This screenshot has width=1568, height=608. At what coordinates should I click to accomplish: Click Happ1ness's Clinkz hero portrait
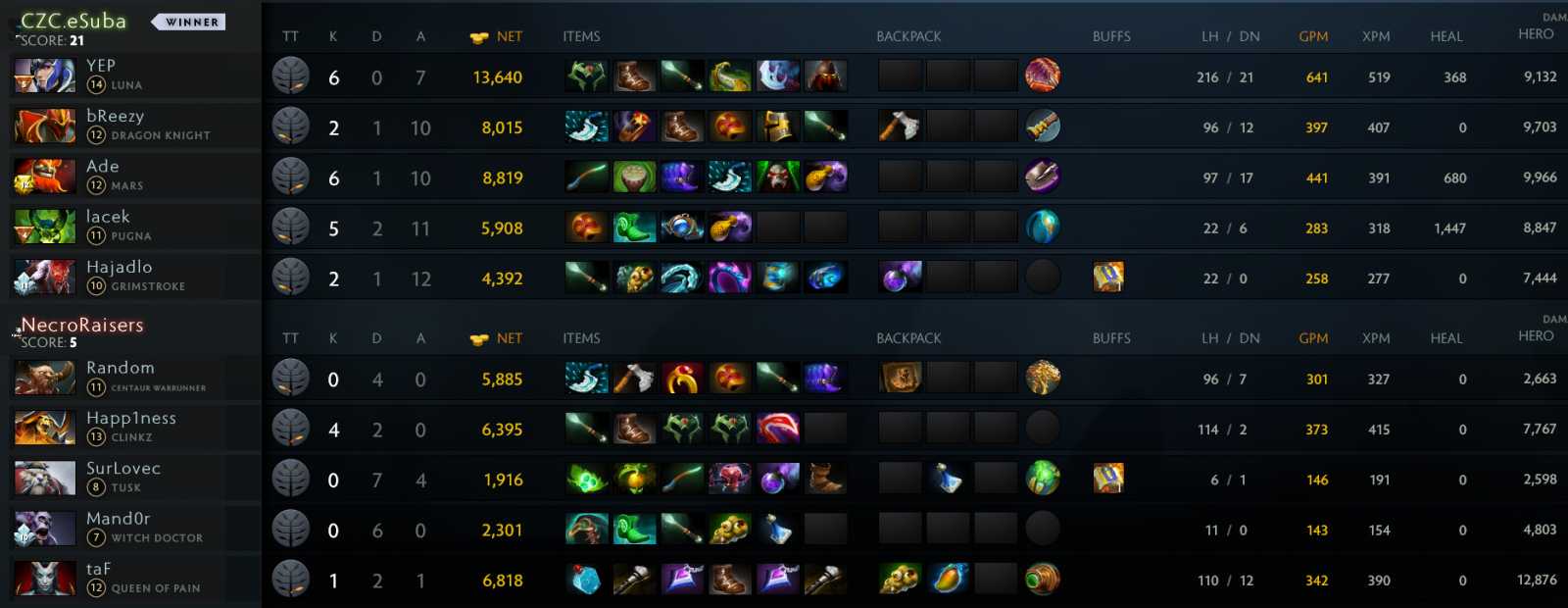(44, 429)
